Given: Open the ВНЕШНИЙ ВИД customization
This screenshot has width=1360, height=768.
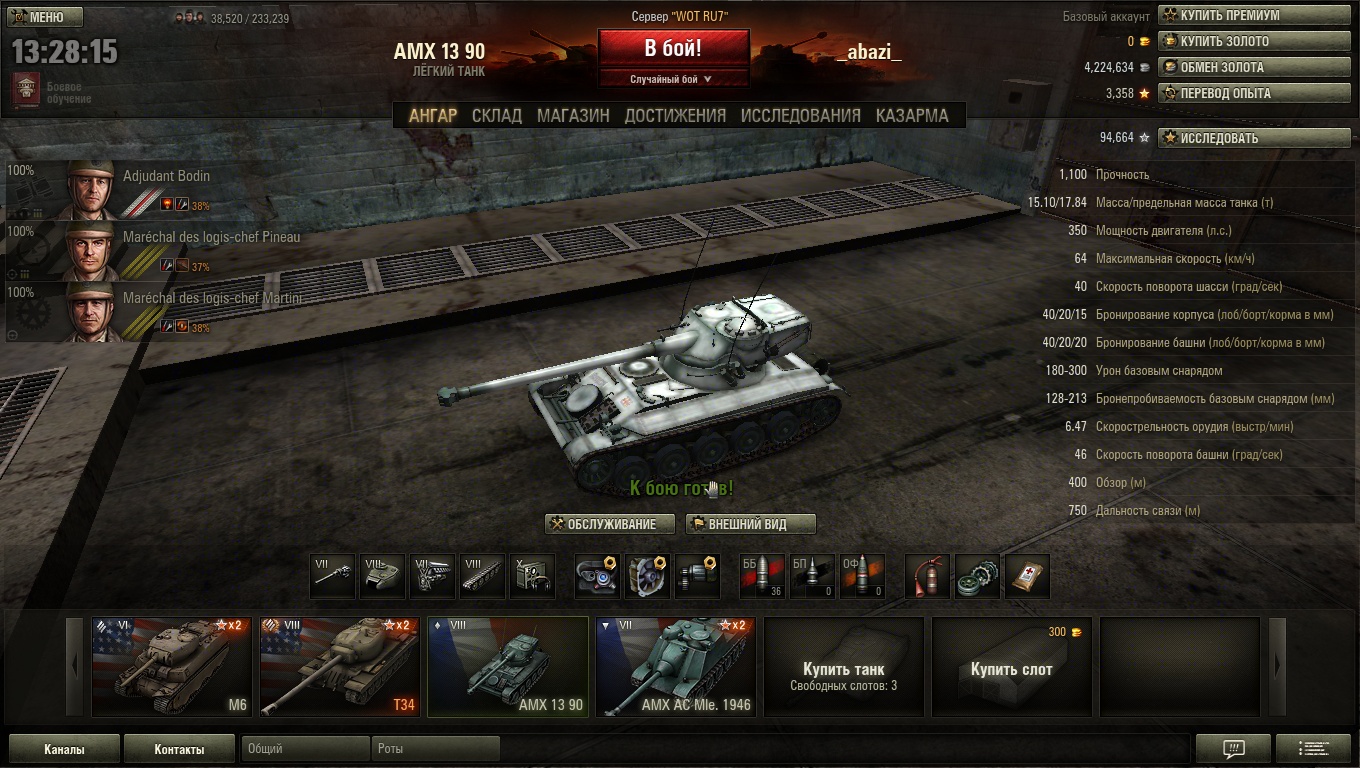Looking at the screenshot, I should tap(750, 524).
